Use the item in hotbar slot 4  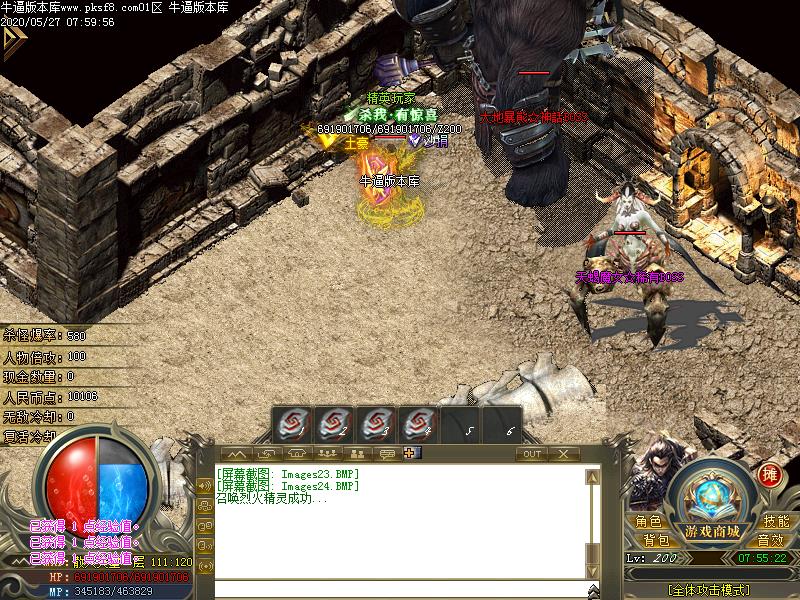419,425
